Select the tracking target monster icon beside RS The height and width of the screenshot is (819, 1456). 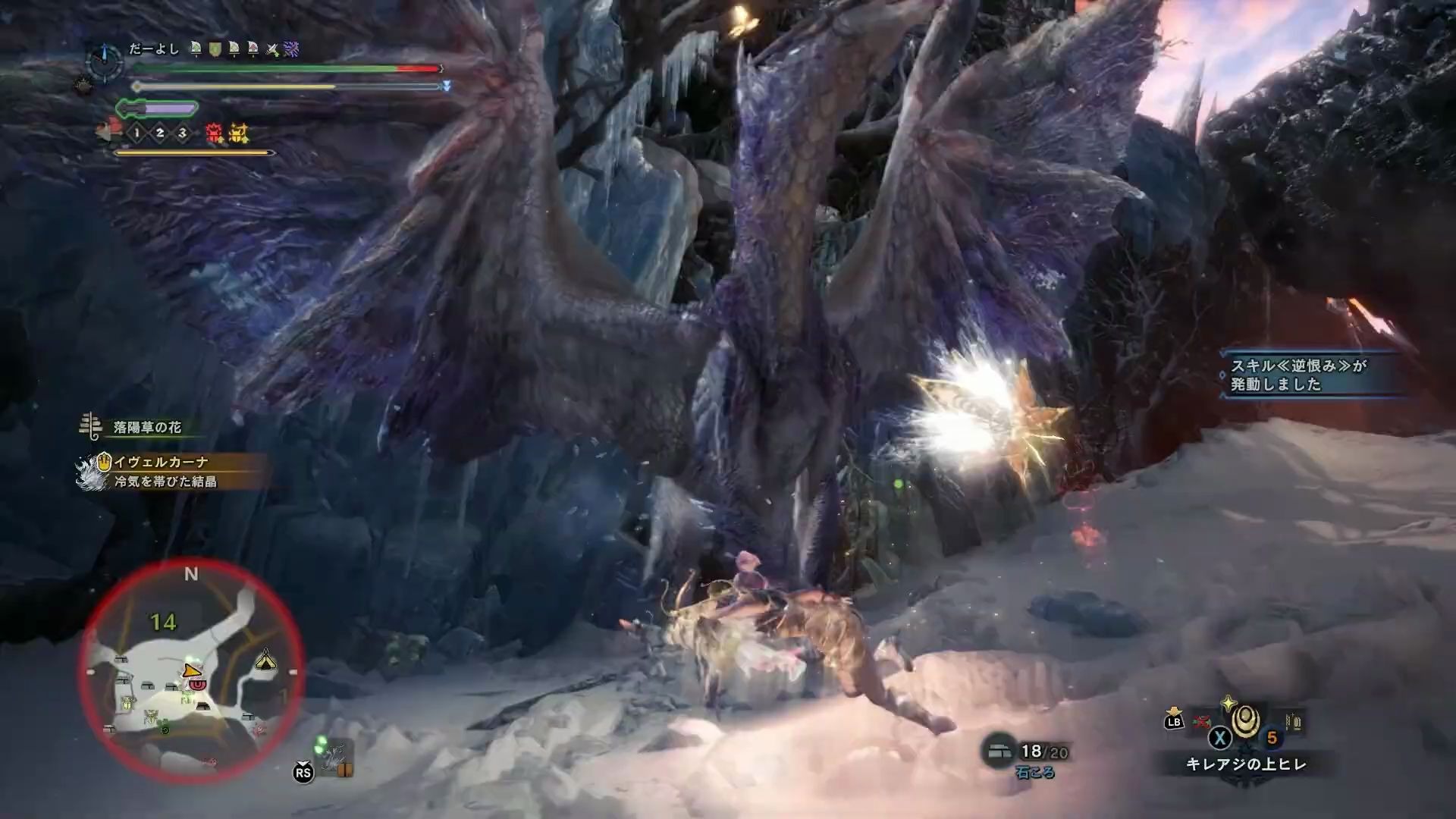click(335, 757)
